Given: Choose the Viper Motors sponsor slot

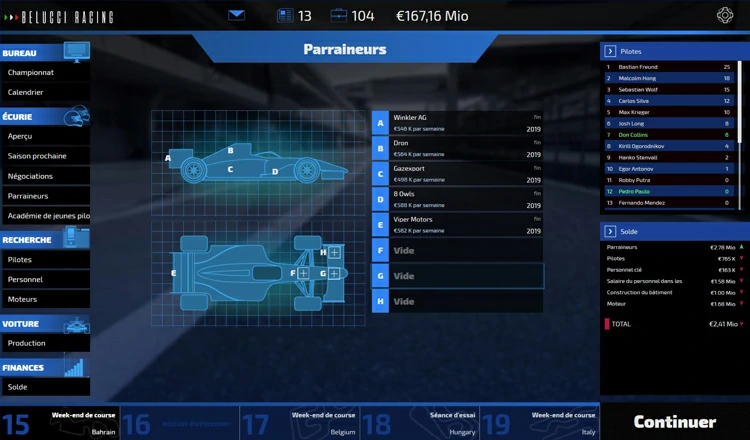Looking at the screenshot, I should (x=465, y=225).
